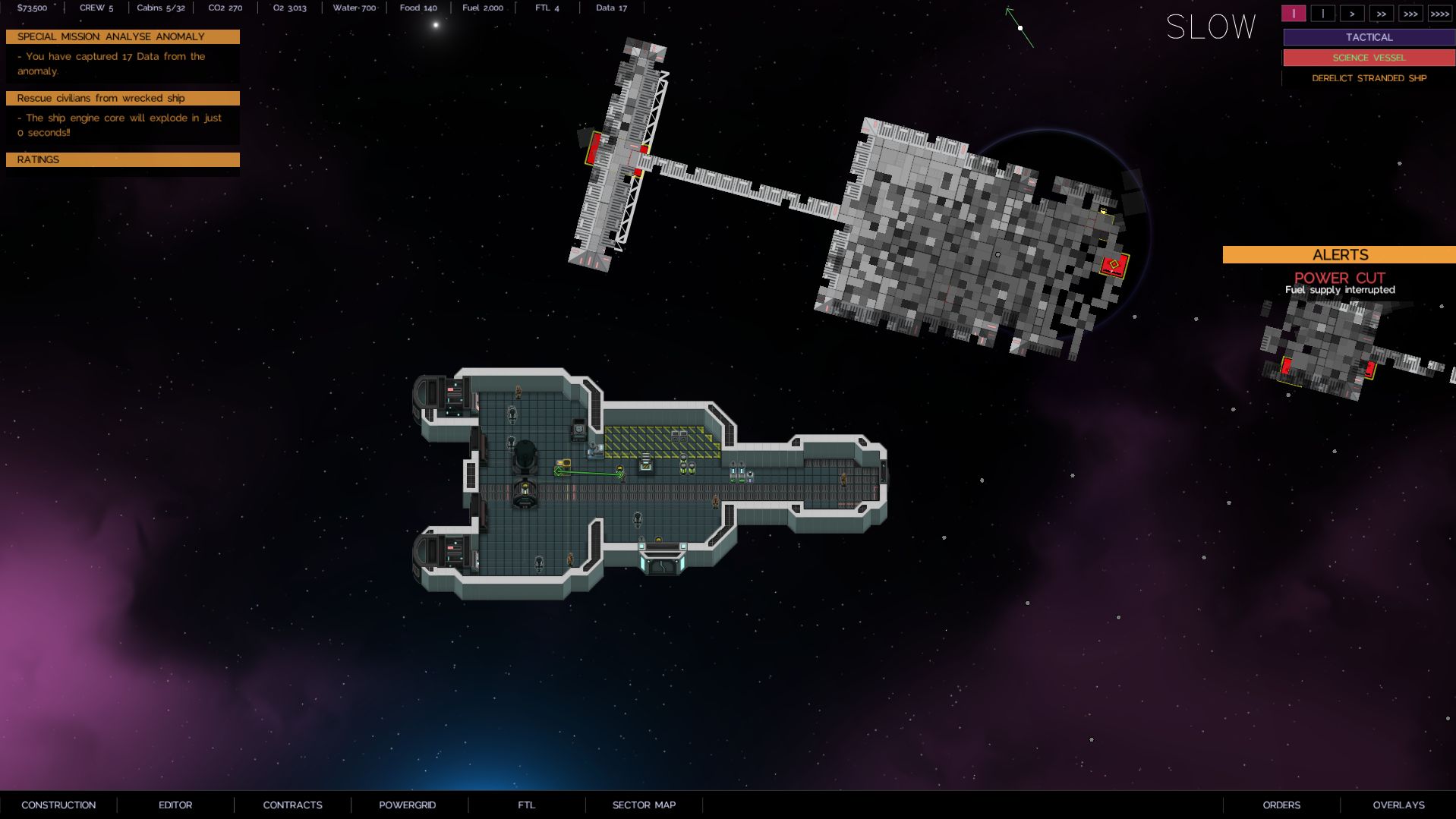Activate double-speed fast forward

1381,13
